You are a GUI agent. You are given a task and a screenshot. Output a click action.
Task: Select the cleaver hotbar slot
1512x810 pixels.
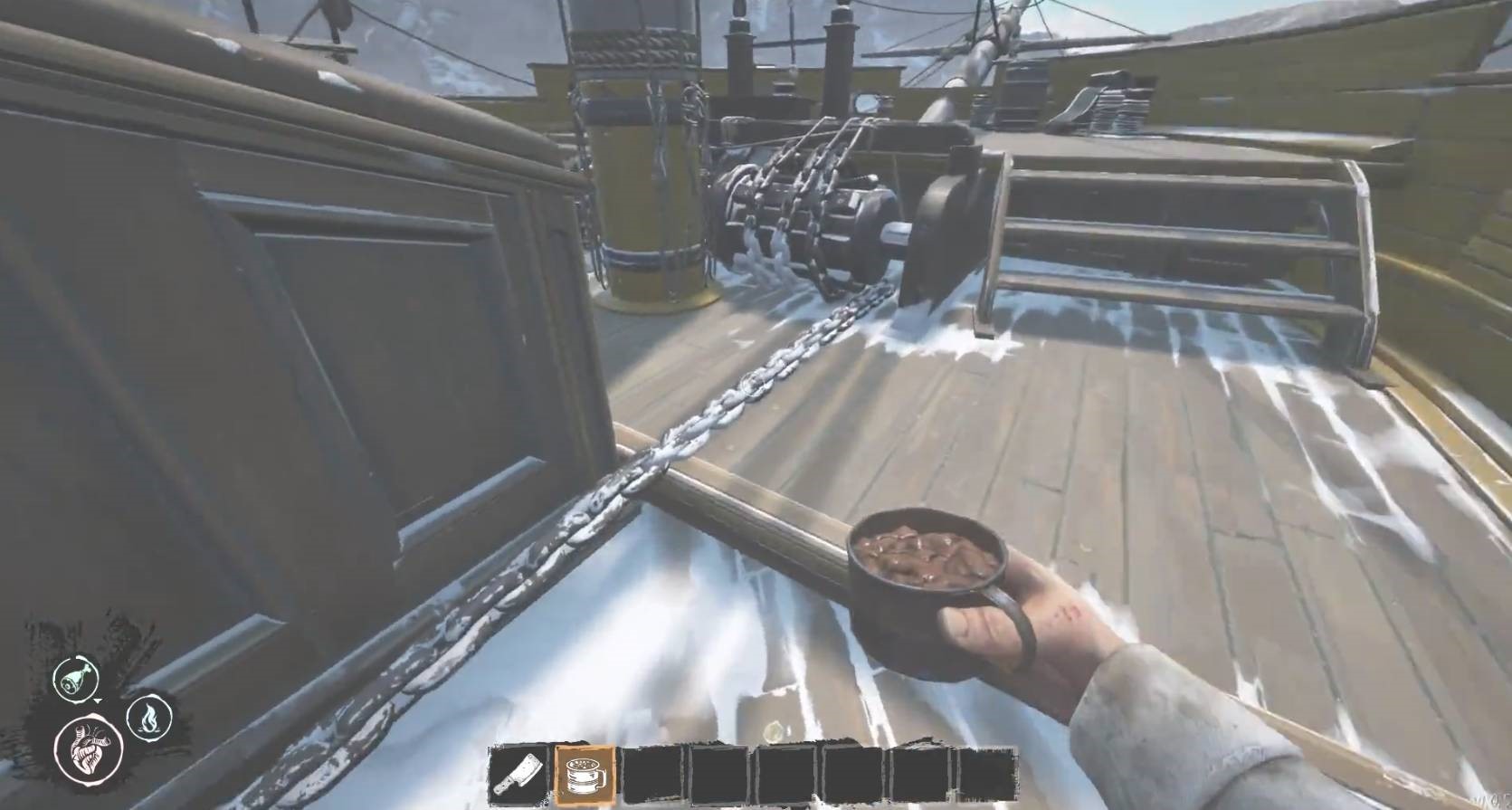[518, 776]
